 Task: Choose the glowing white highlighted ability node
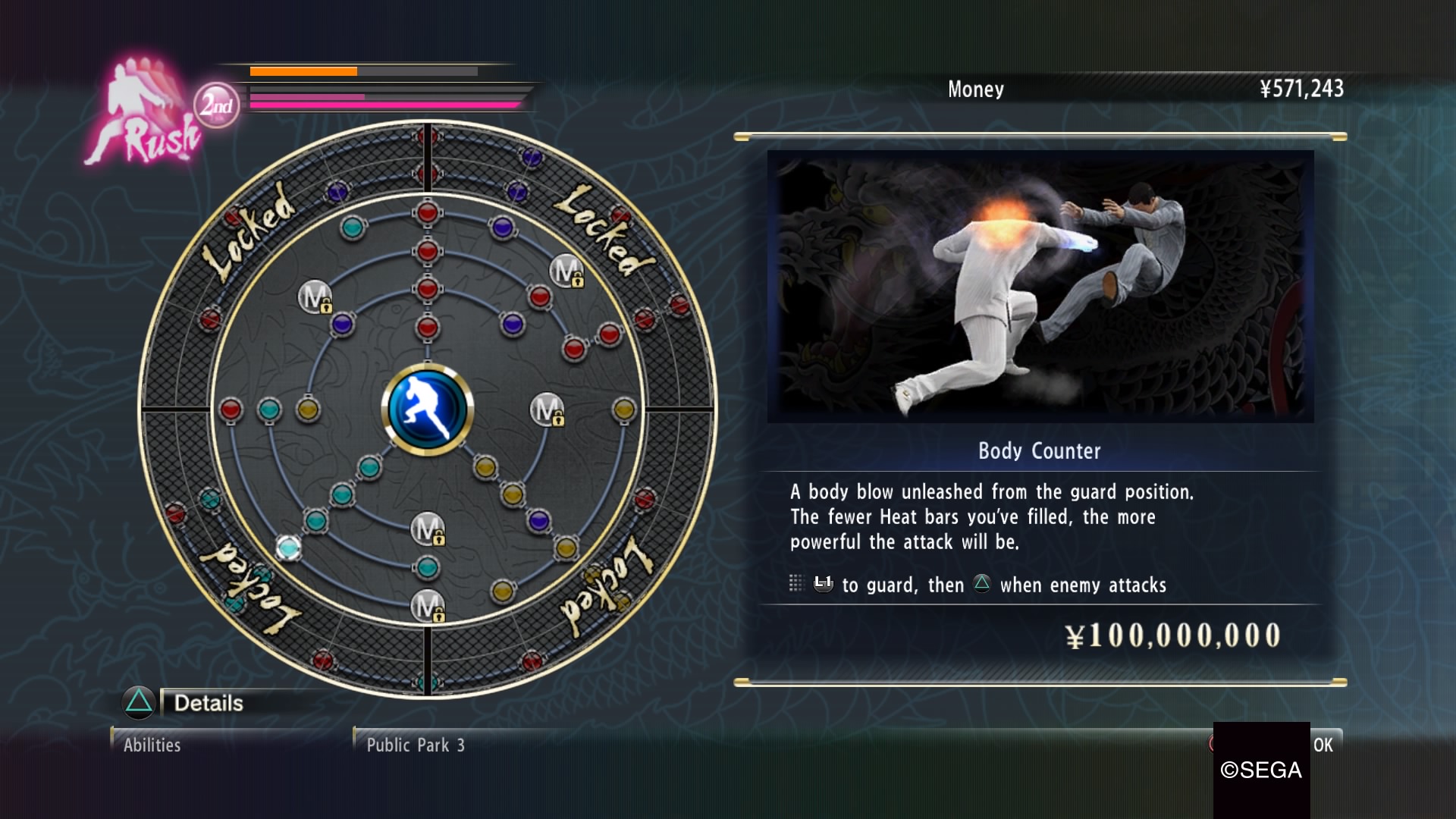pos(288,548)
